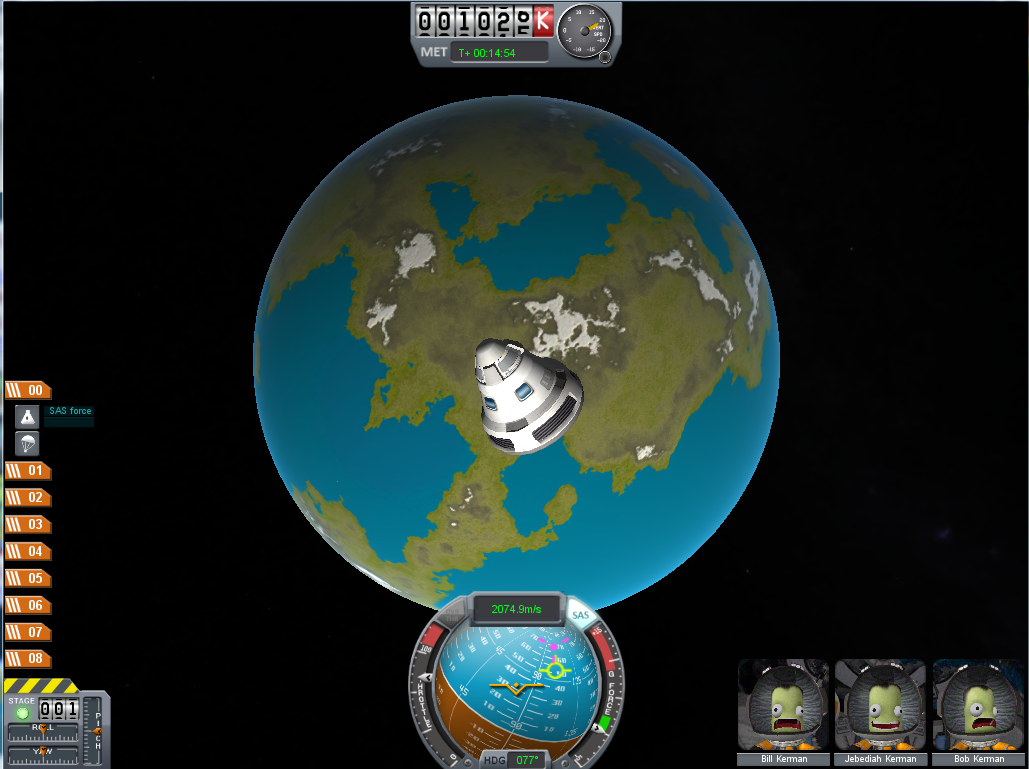This screenshot has width=1029, height=769.
Task: Open Bob Kerman's crew portrait
Action: click(x=977, y=705)
